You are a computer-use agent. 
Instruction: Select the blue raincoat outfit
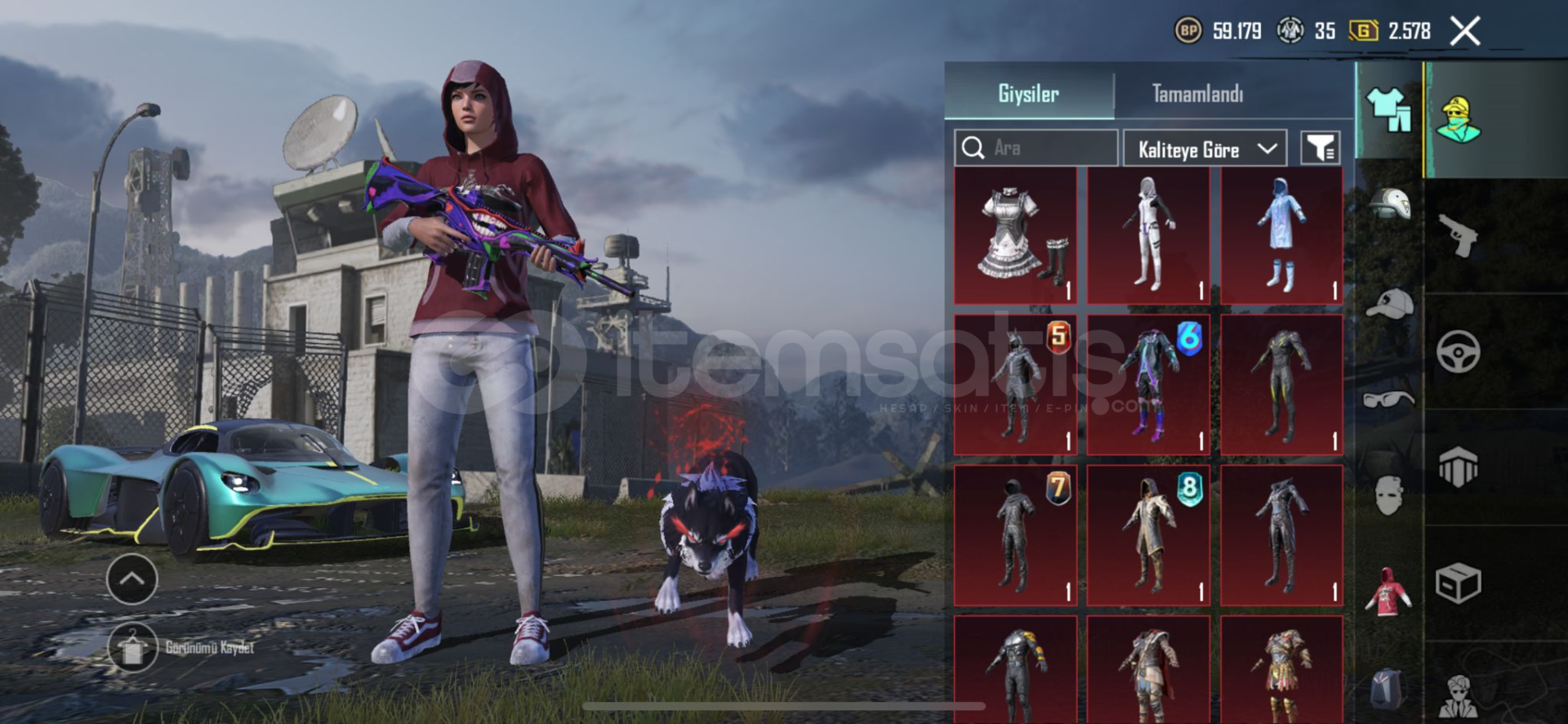click(1281, 235)
